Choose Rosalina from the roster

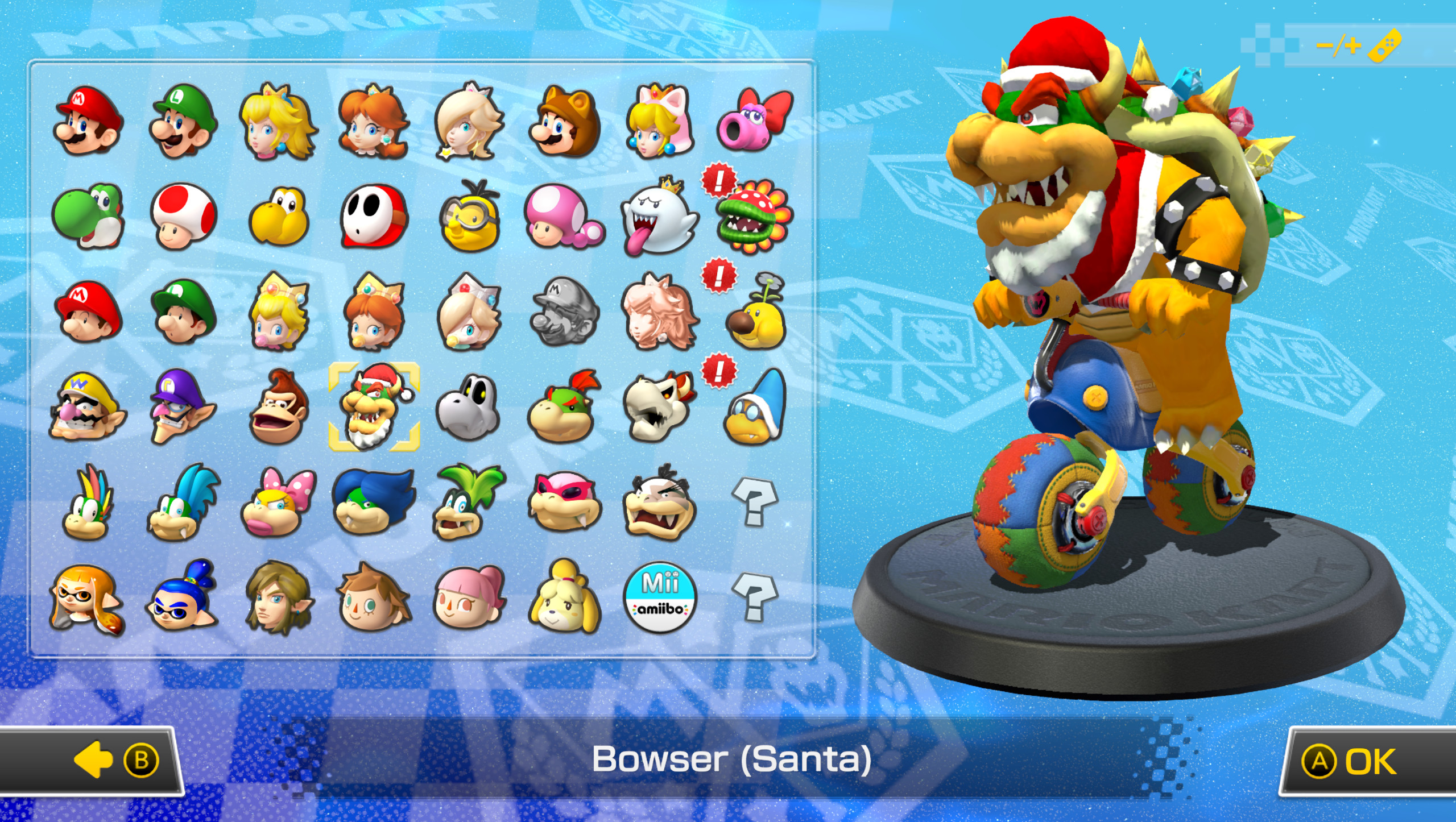point(466,121)
